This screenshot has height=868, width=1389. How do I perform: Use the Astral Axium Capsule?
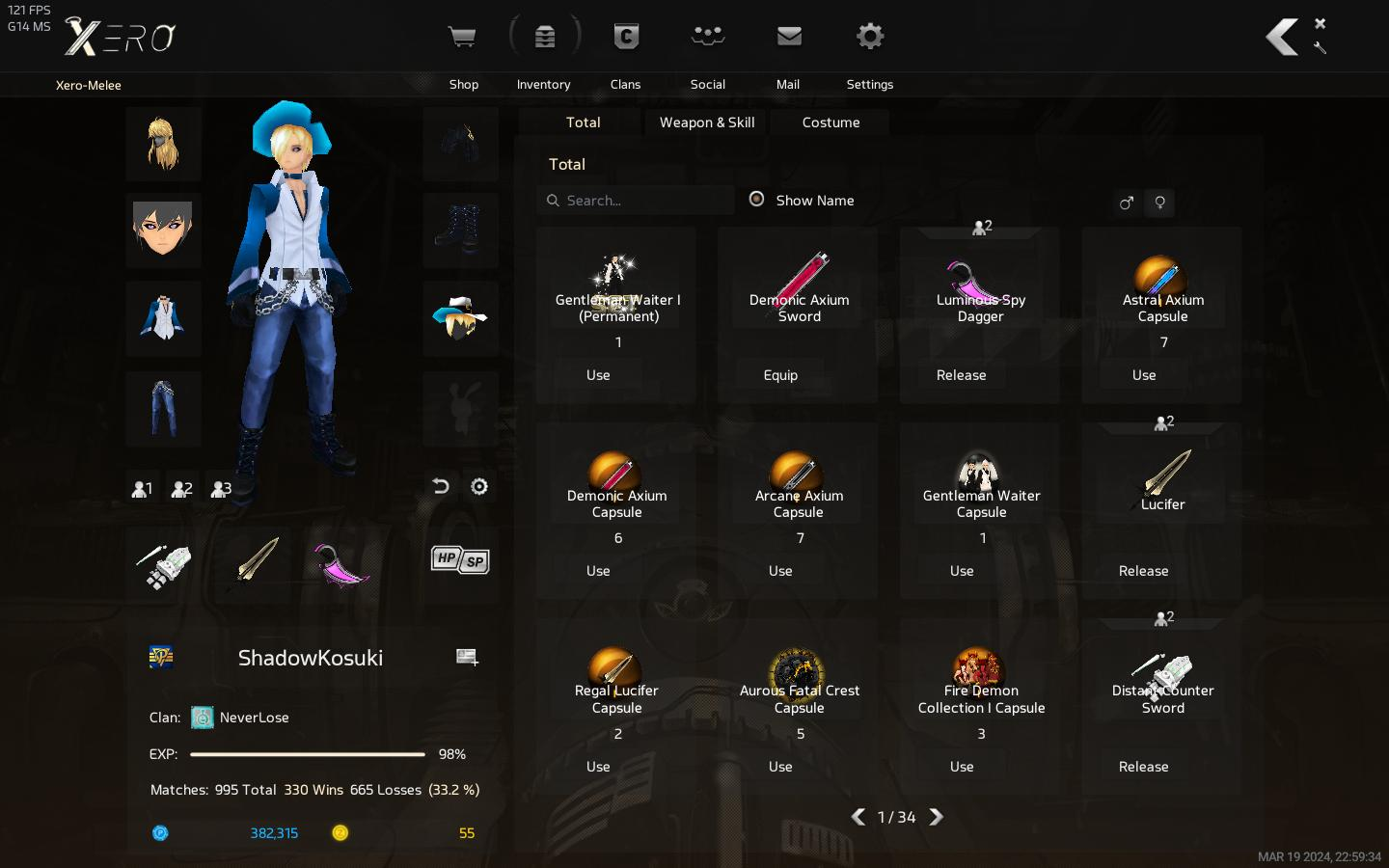1144,375
